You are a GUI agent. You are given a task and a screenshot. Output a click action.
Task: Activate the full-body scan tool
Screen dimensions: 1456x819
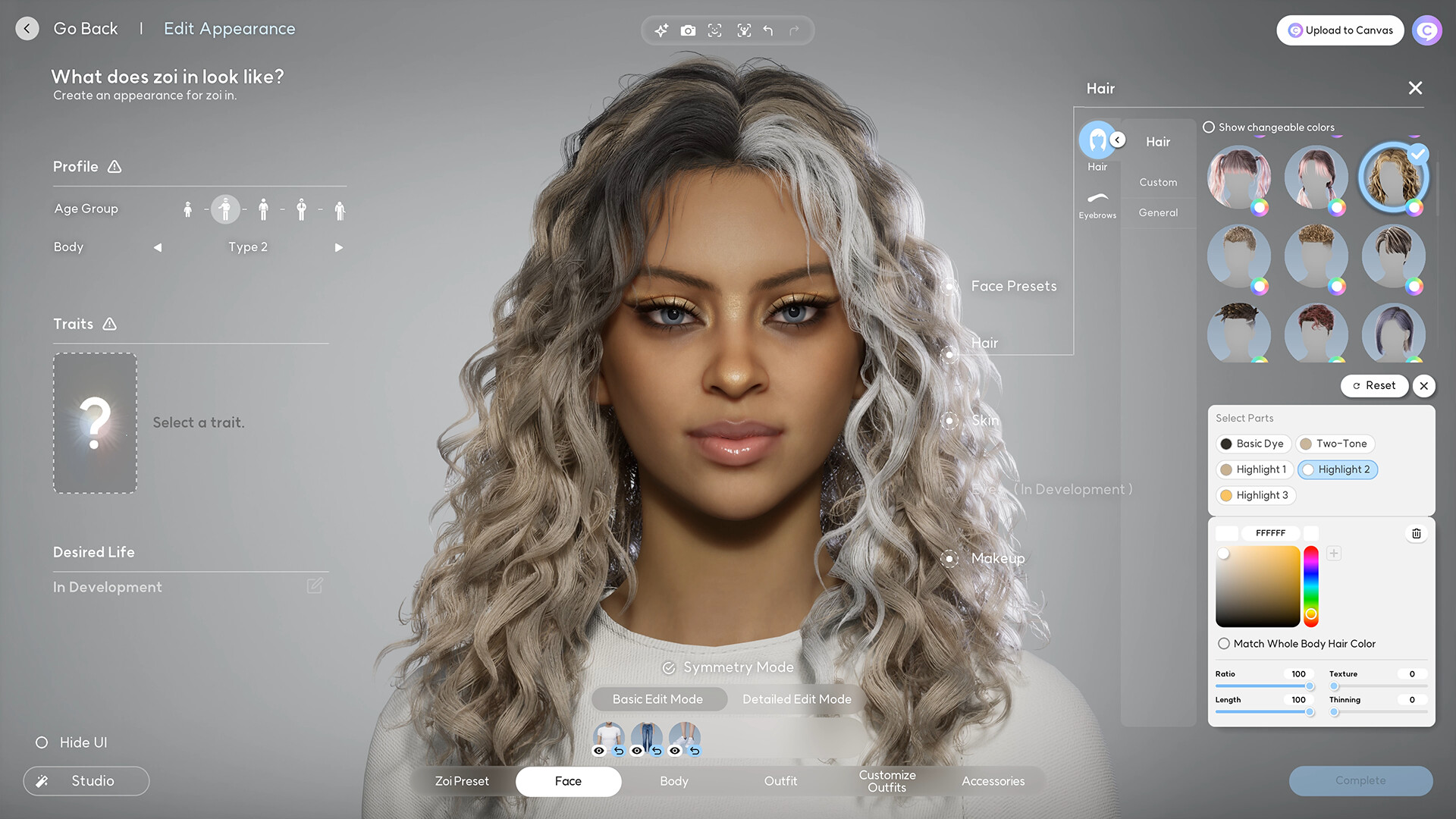pyautogui.click(x=744, y=30)
